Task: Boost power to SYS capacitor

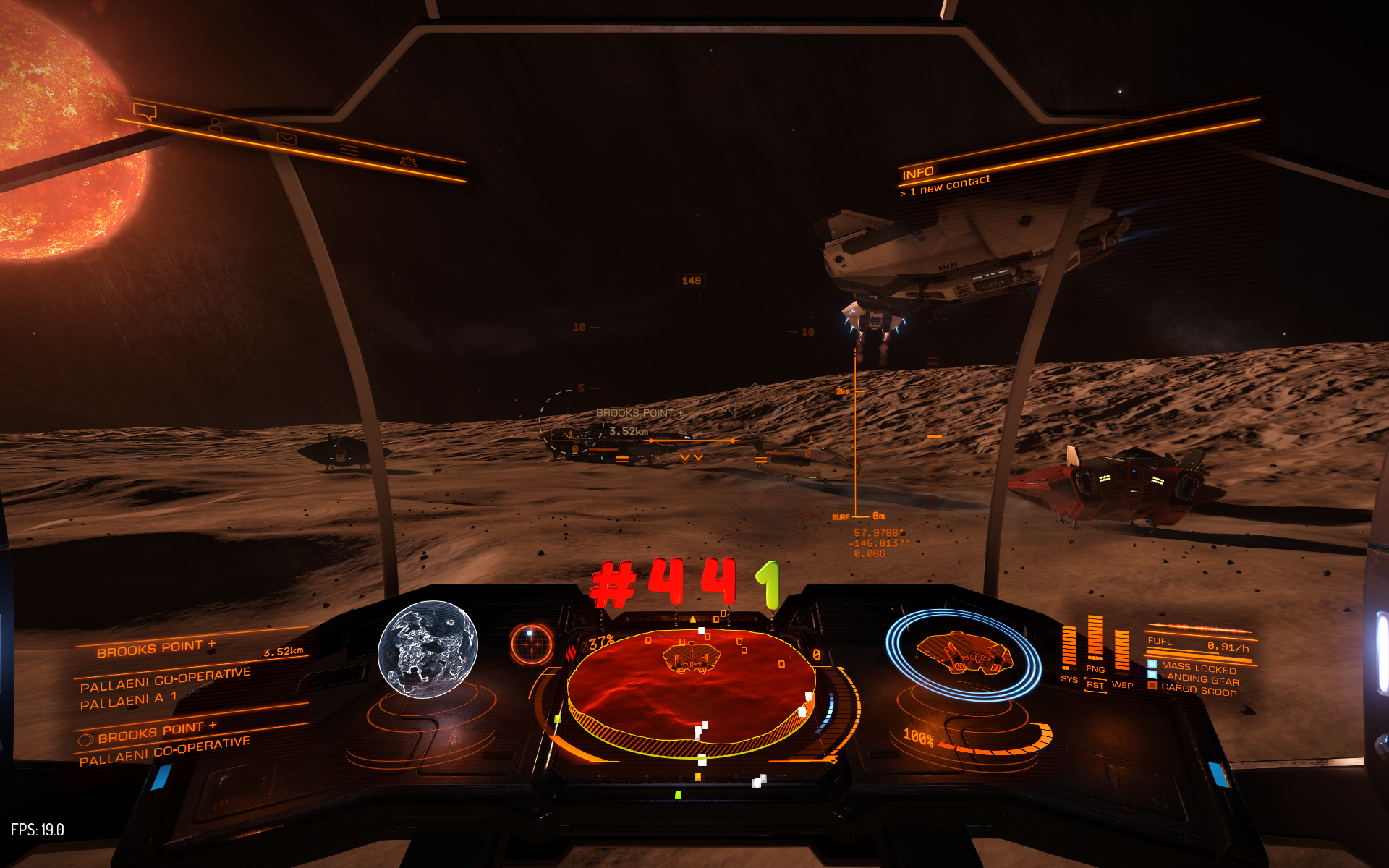Action: pyautogui.click(x=1069, y=679)
